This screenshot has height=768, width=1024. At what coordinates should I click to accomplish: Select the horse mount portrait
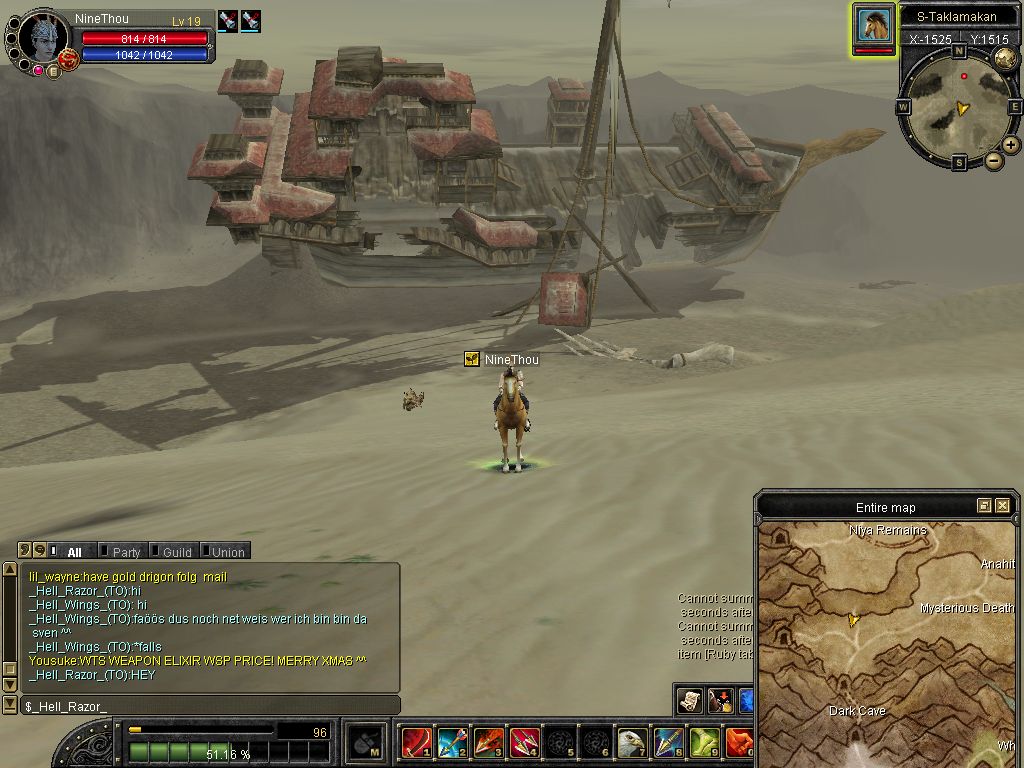873,25
